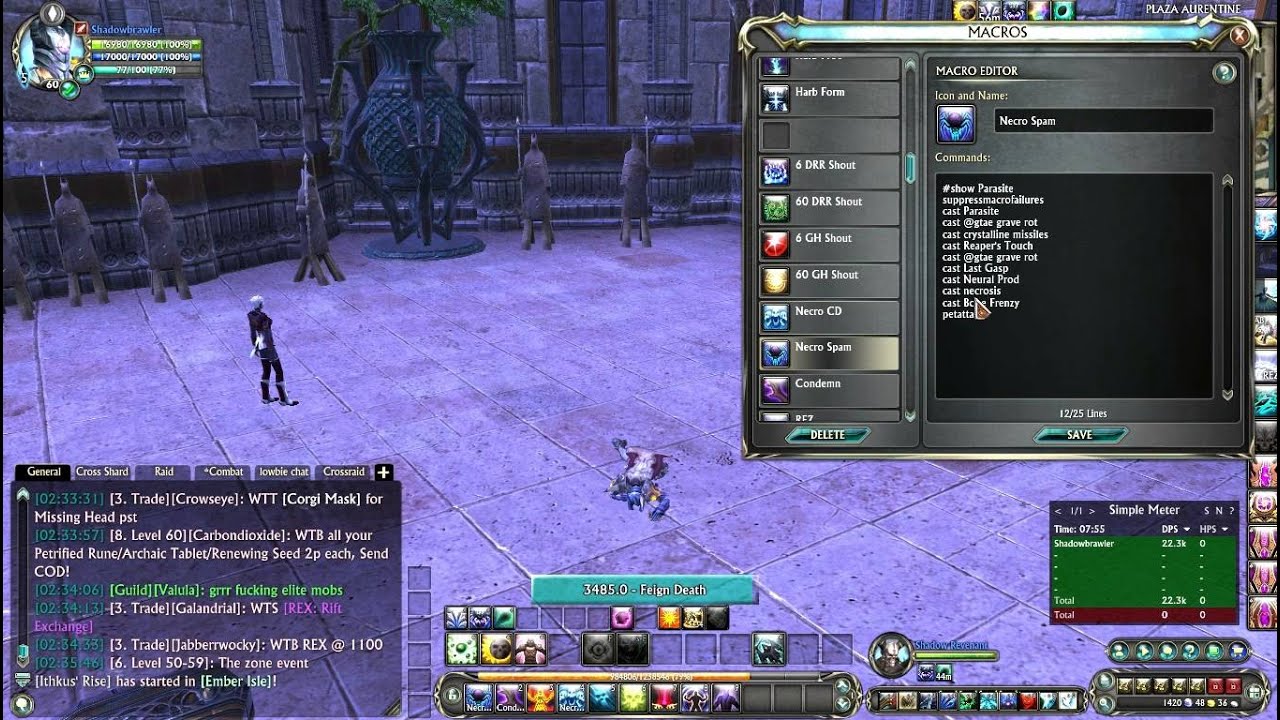Switch to the Cross Shard chat tab
The width and height of the screenshot is (1280, 720).
tap(102, 472)
